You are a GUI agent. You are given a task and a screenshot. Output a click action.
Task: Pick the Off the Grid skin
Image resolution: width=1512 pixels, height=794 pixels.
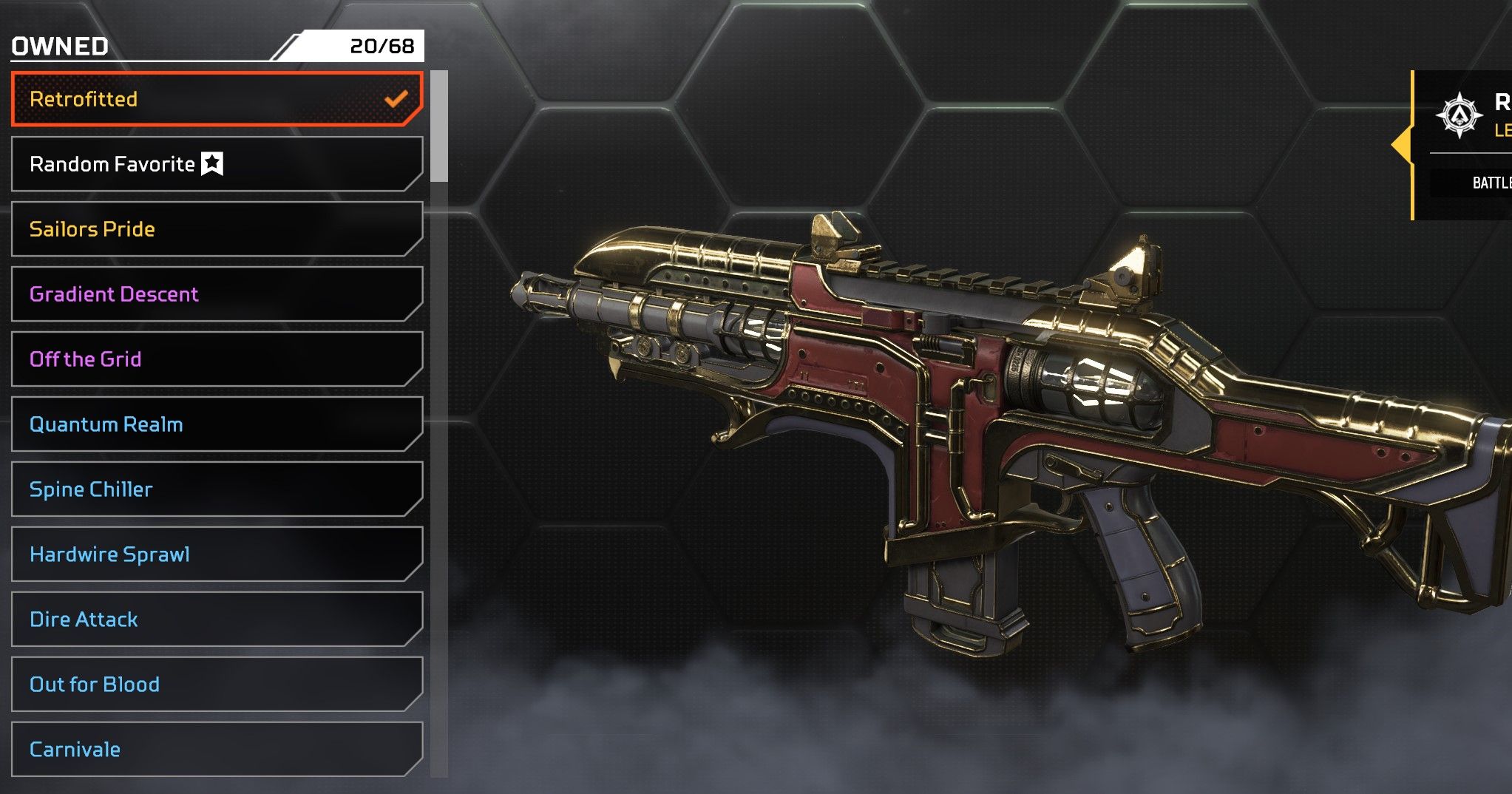point(217,359)
